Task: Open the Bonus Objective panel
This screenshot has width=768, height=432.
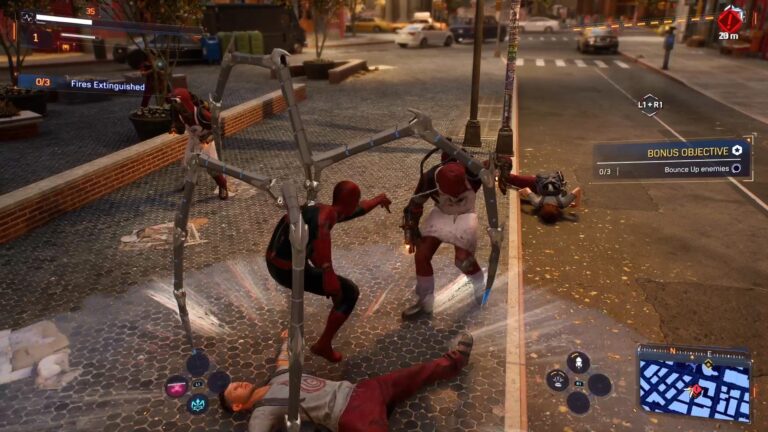Action: click(x=672, y=159)
